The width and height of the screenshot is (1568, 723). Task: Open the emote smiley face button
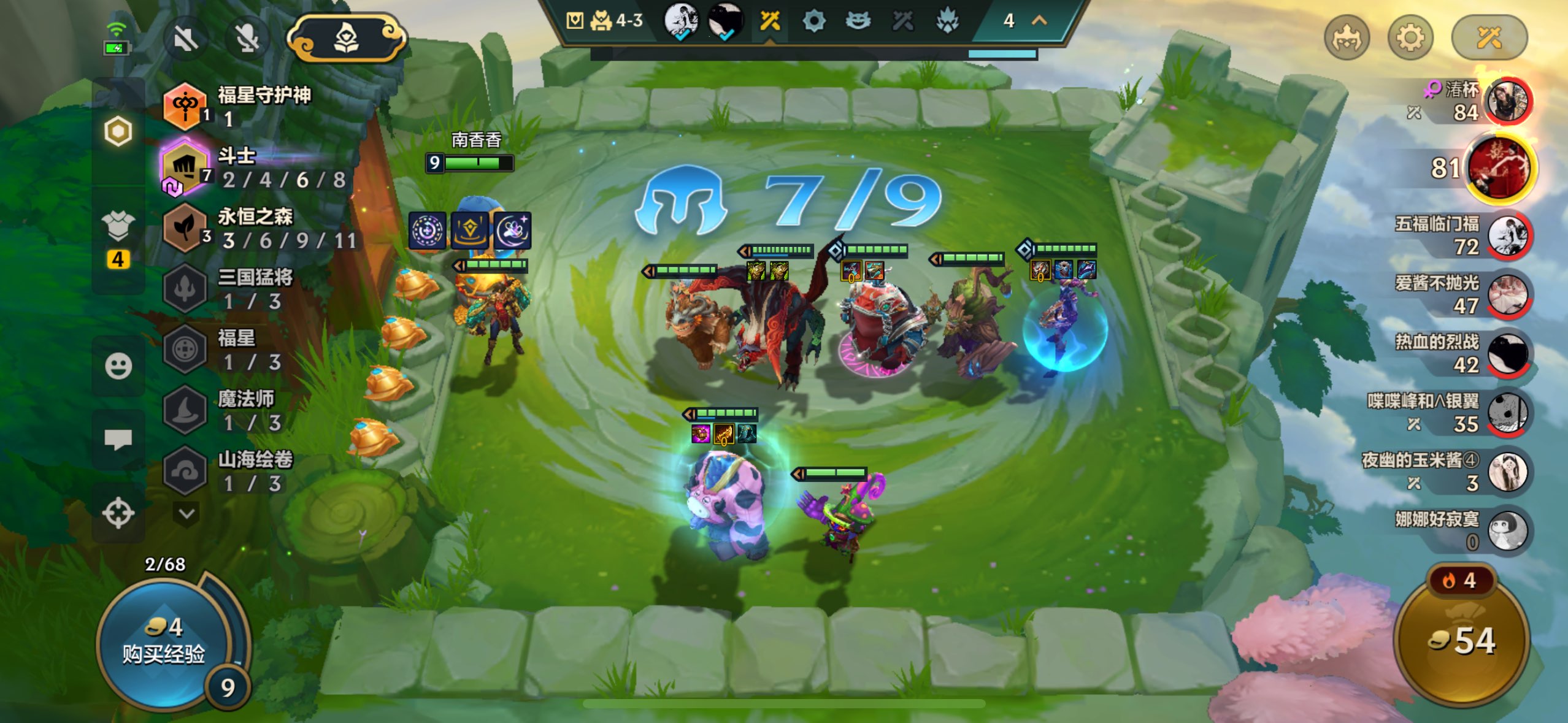[118, 366]
